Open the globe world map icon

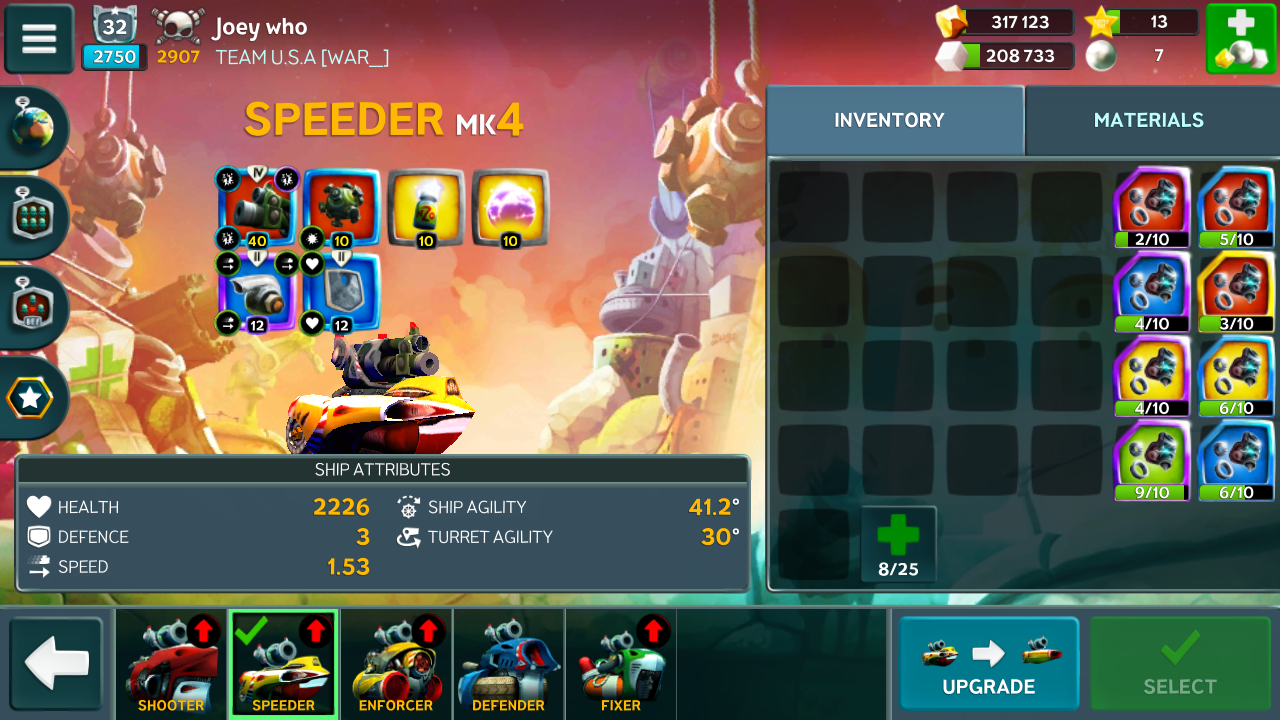click(33, 126)
